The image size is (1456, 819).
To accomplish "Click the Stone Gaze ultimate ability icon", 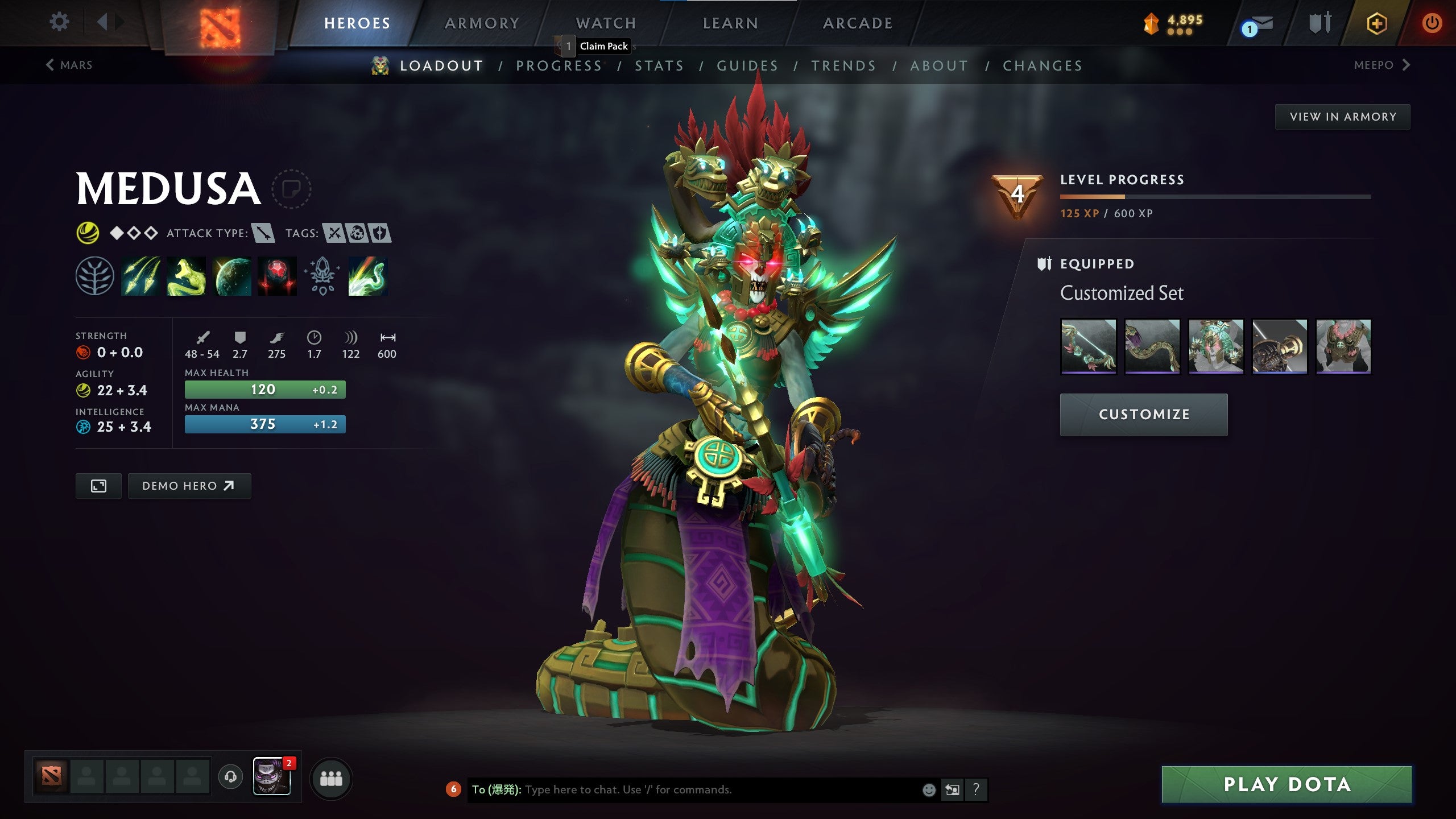I will [x=278, y=277].
